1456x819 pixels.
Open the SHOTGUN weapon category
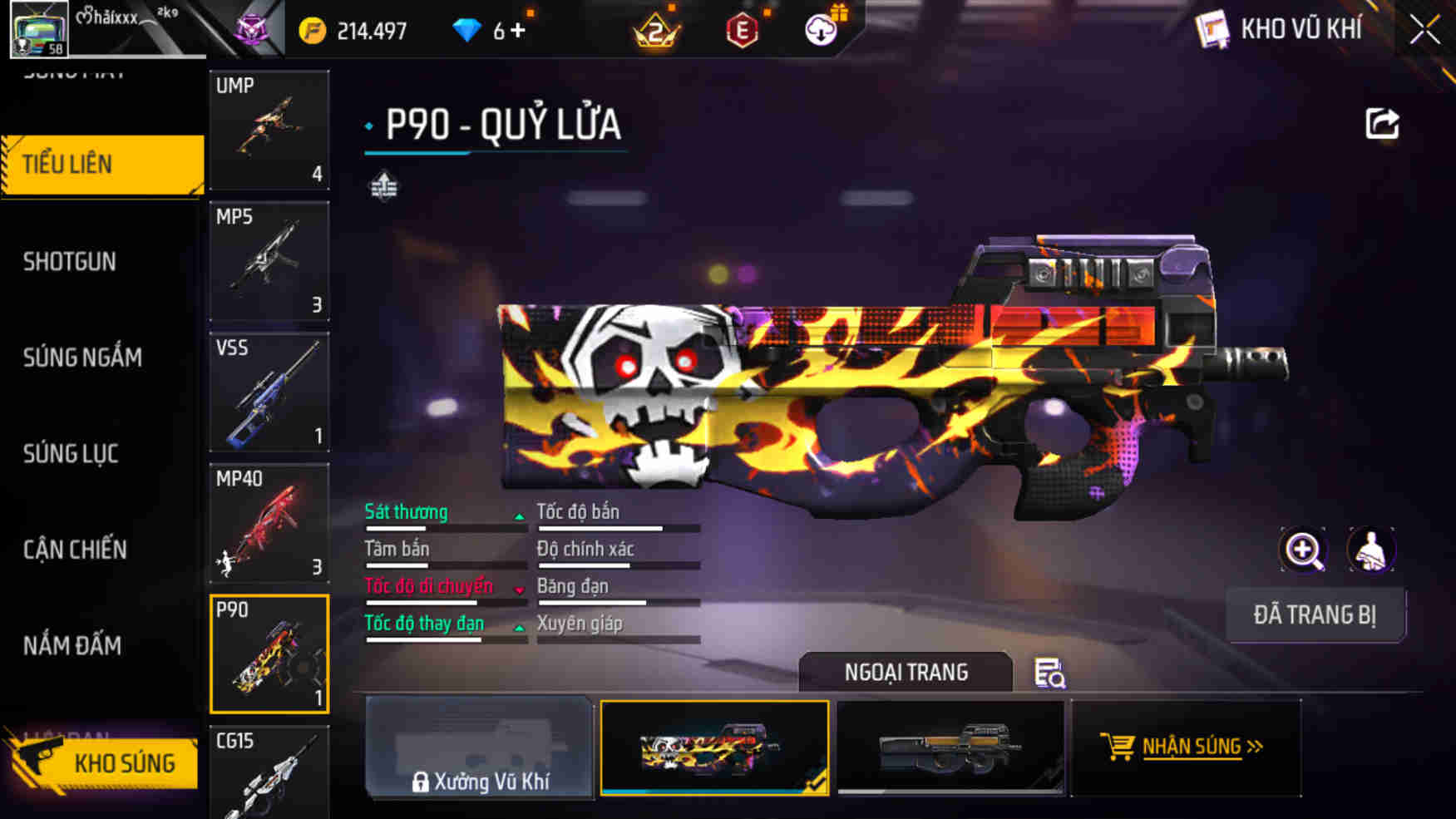[x=68, y=261]
